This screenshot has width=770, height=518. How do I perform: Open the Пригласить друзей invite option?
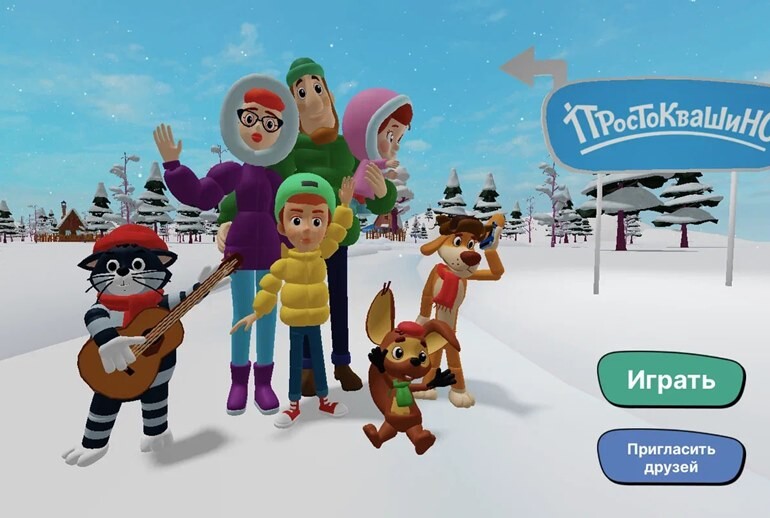point(671,457)
